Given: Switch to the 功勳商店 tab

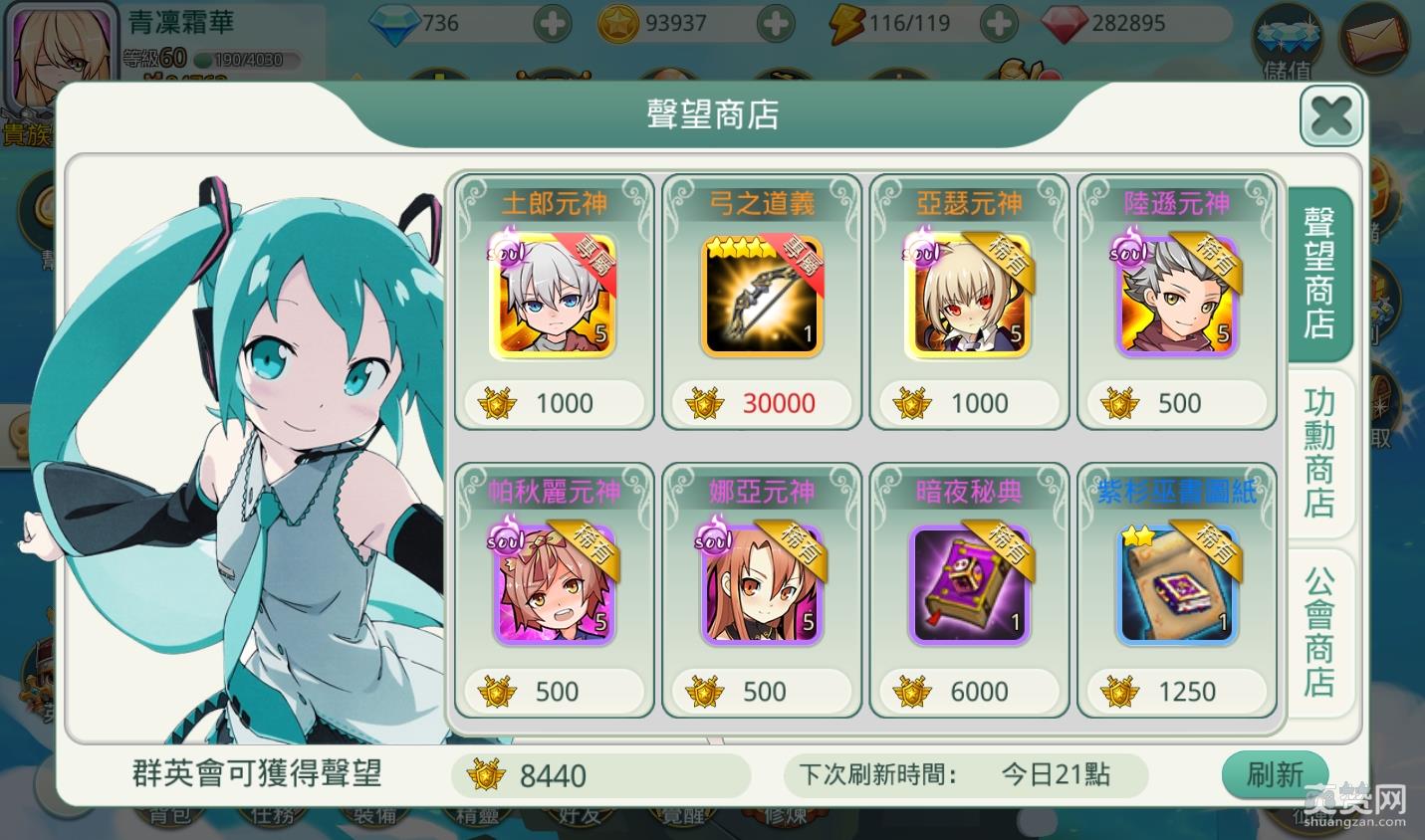Looking at the screenshot, I should pos(1319,455).
